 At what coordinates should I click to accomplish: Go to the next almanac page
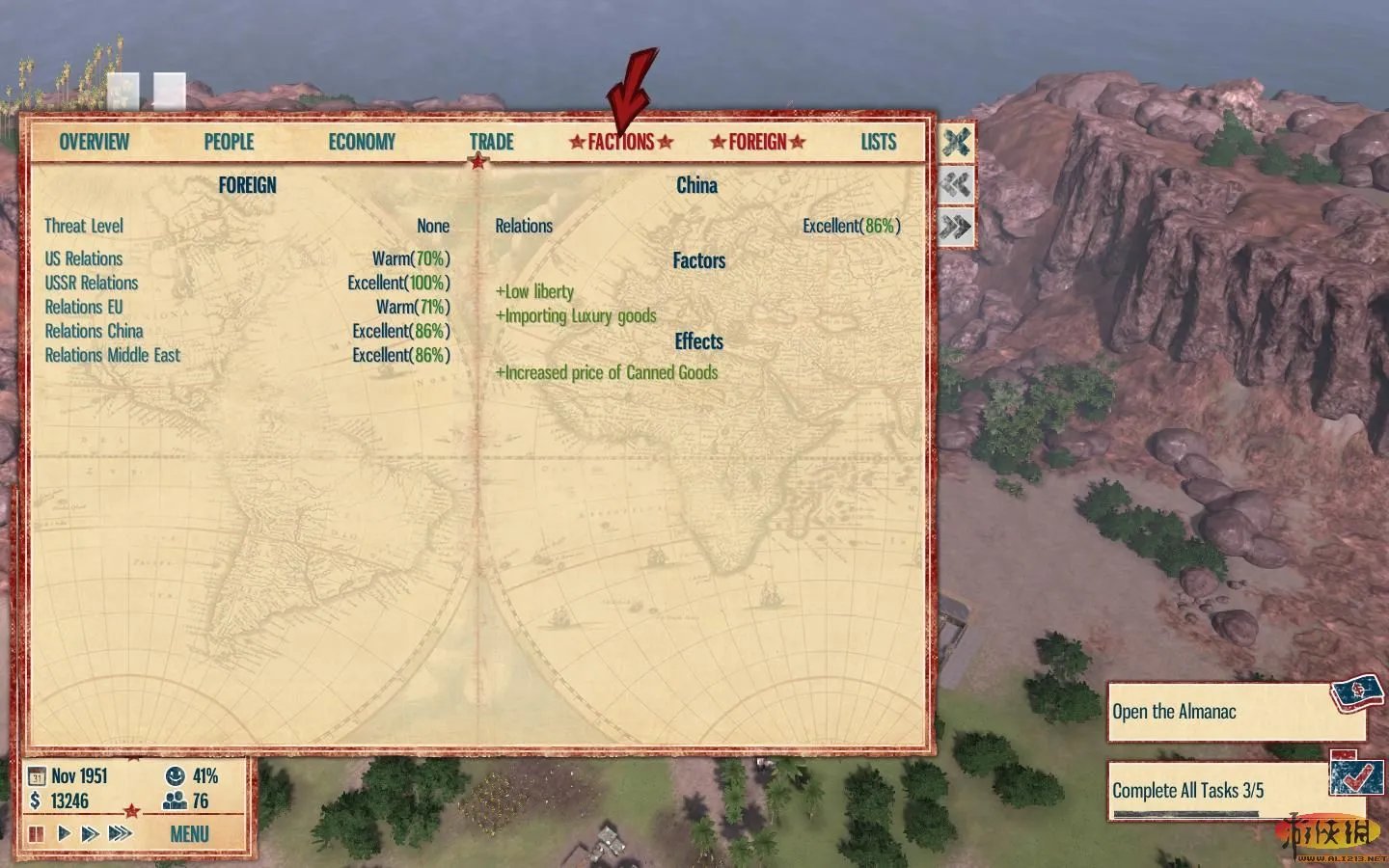point(956,228)
